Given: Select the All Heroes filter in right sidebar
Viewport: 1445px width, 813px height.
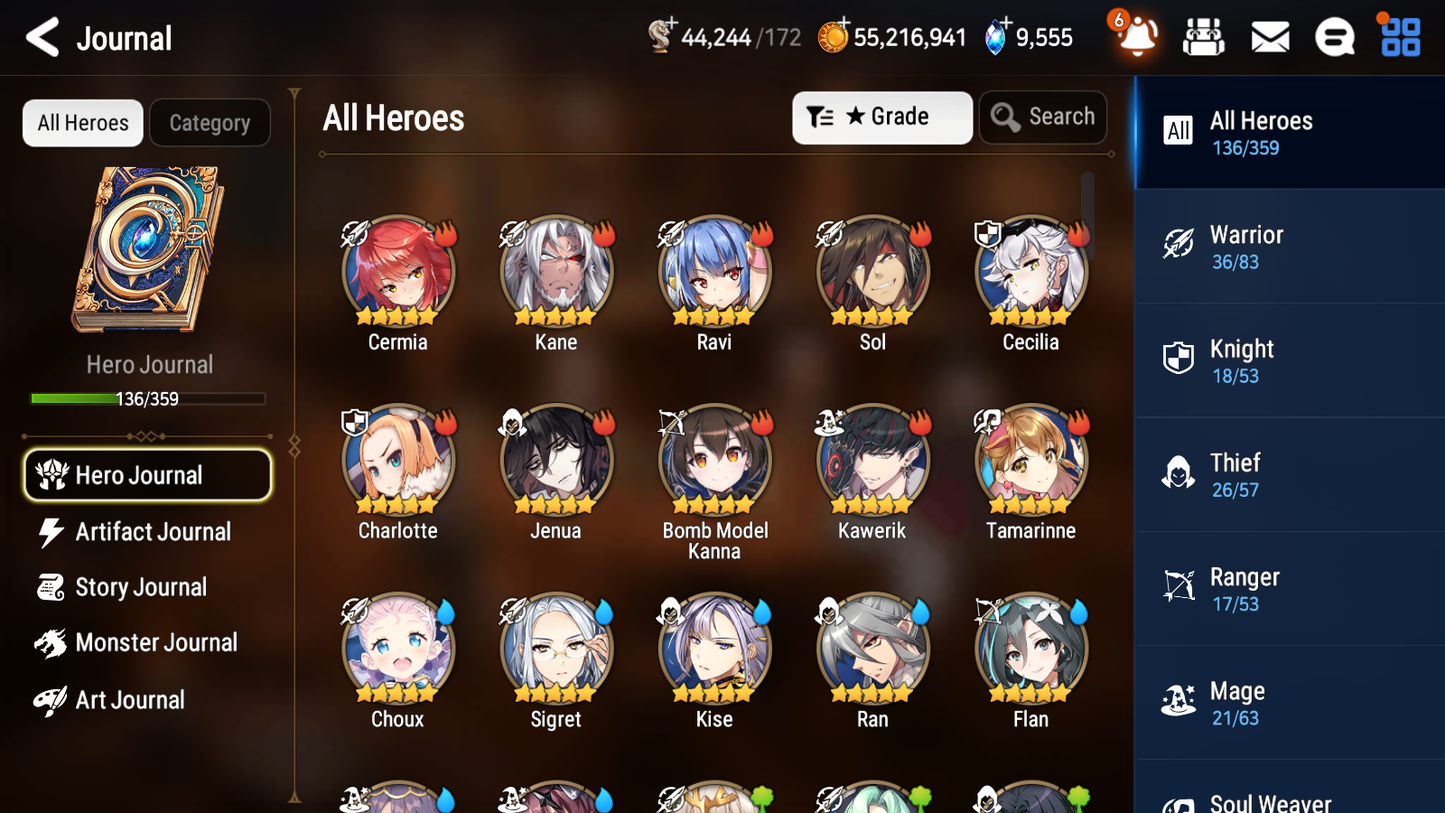Looking at the screenshot, I should point(1289,132).
